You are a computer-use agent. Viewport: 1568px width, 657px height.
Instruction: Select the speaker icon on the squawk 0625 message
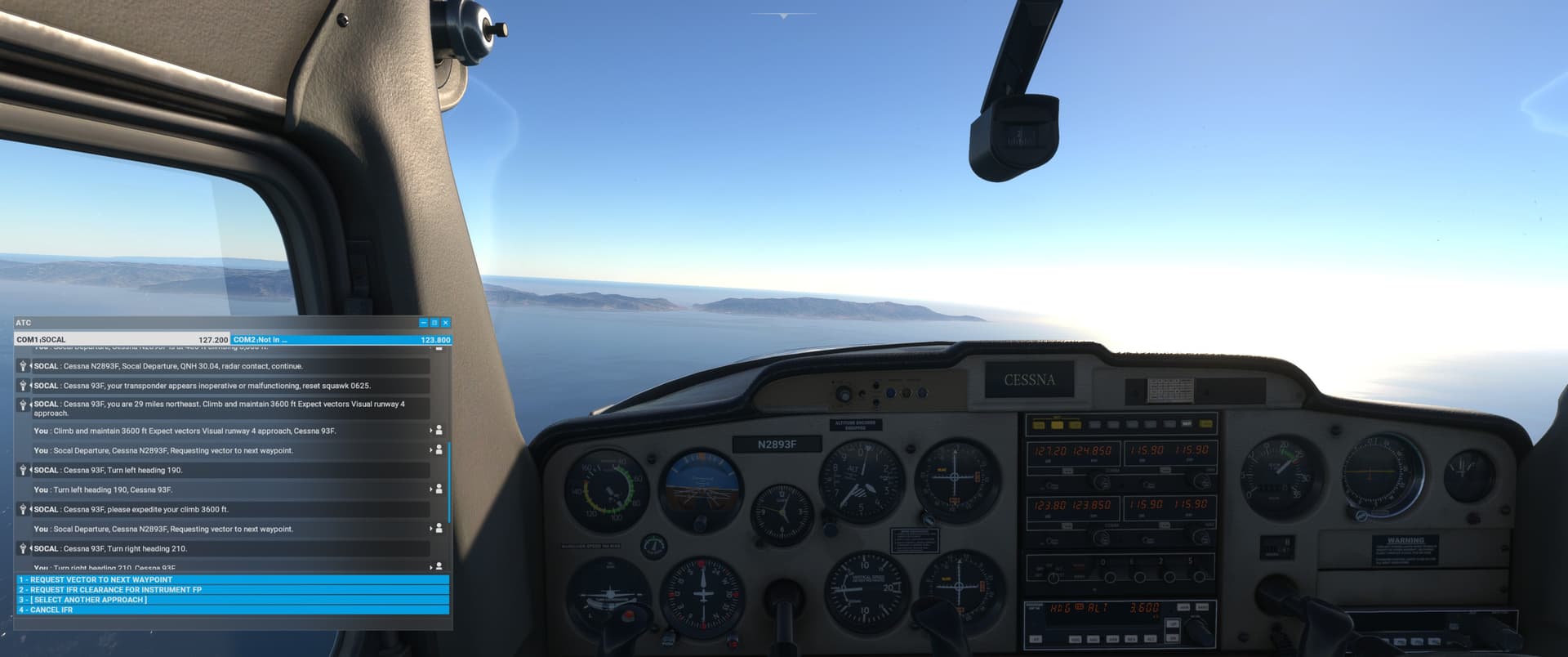click(22, 386)
